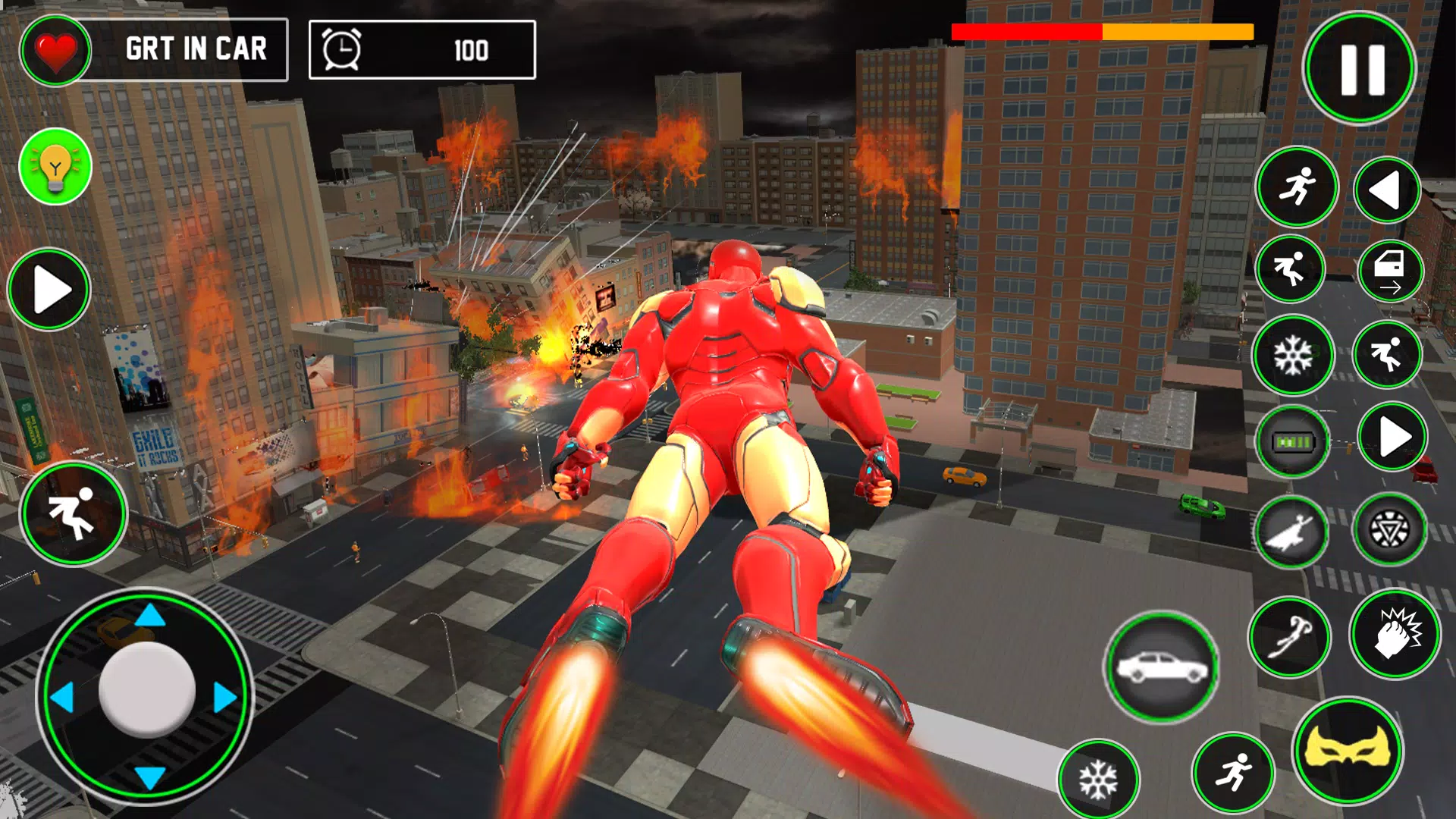
Task: Pause the game
Action: point(1360,68)
